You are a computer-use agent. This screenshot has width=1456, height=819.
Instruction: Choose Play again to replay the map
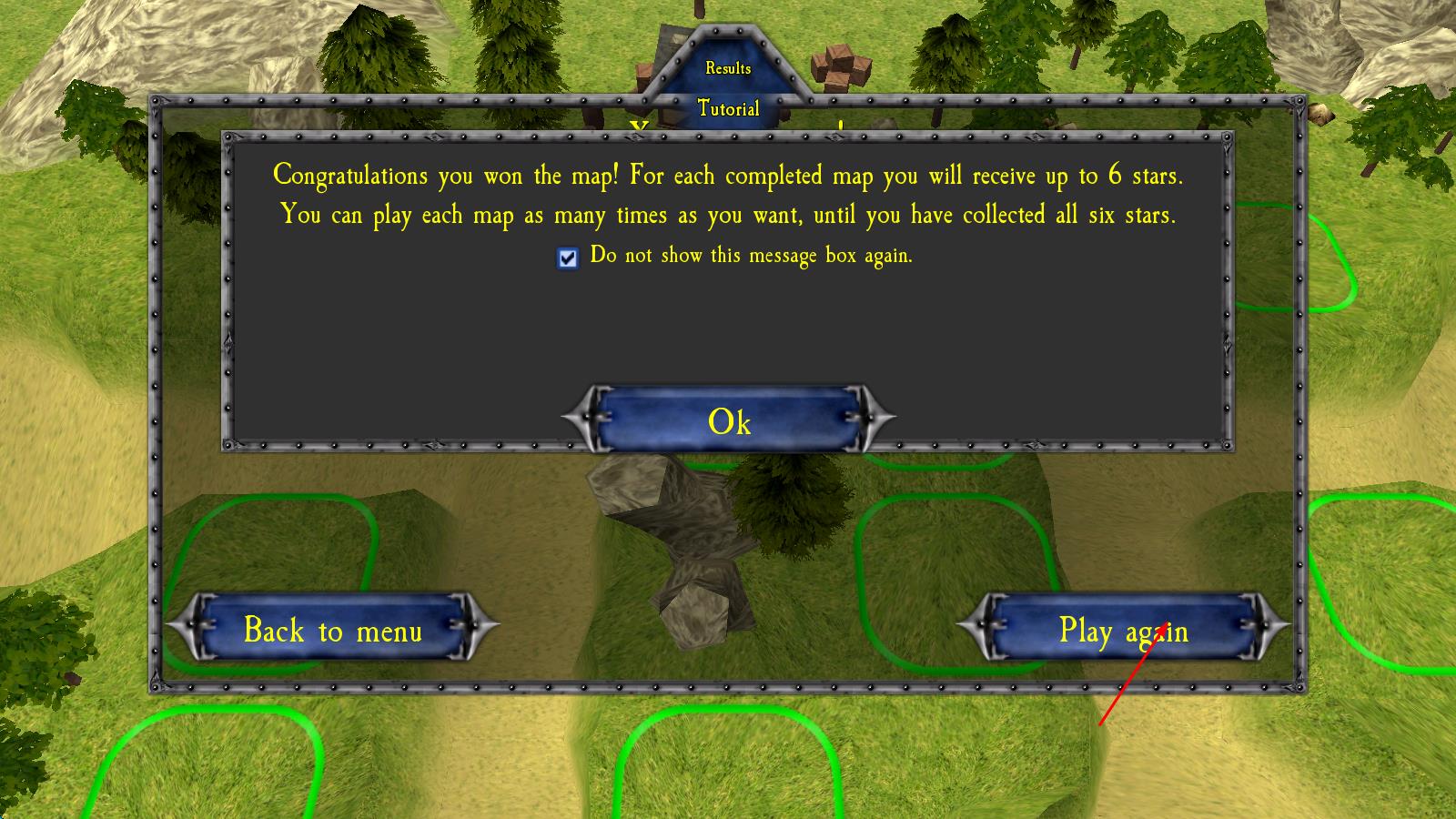(1123, 629)
